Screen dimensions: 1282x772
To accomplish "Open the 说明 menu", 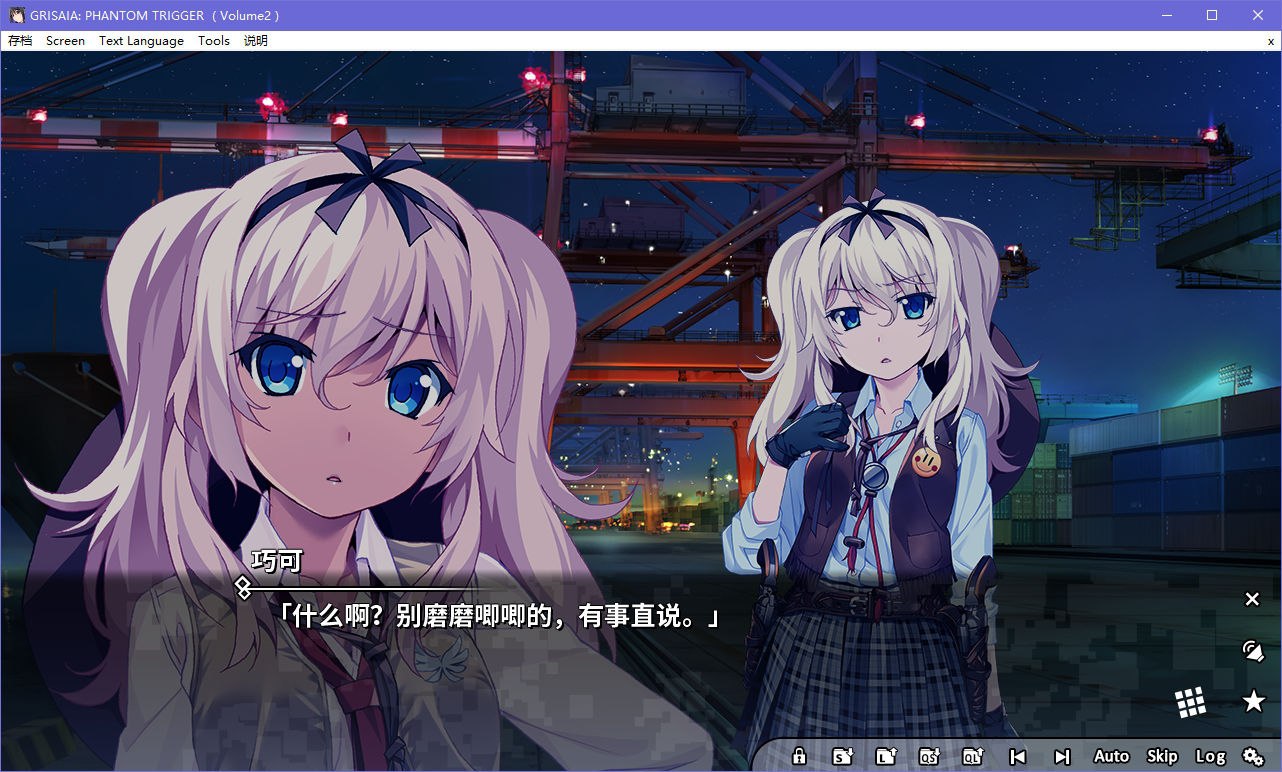I will tap(254, 41).
